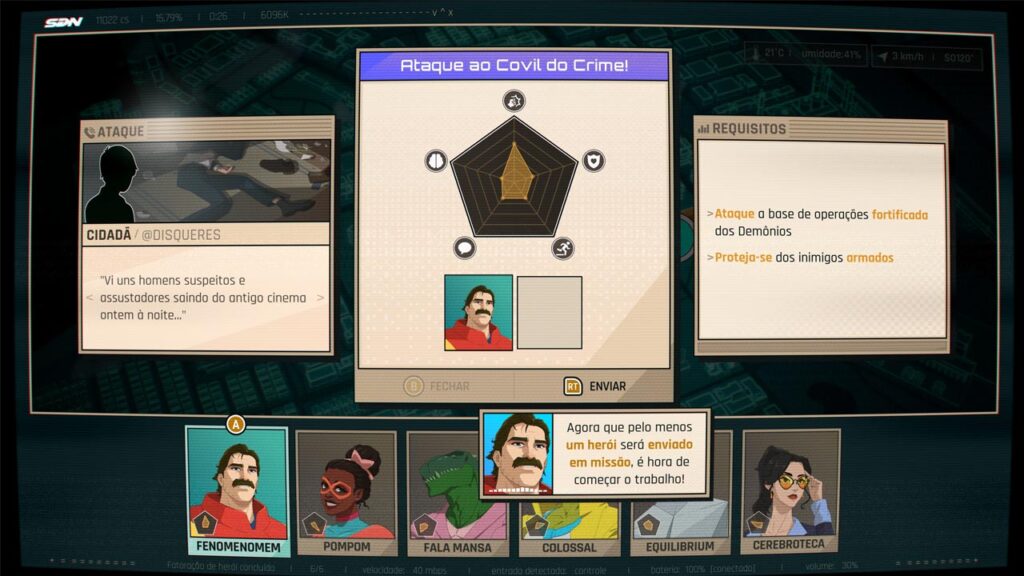
Task: Click the brain stat icon on pentagon
Action: click(435, 160)
